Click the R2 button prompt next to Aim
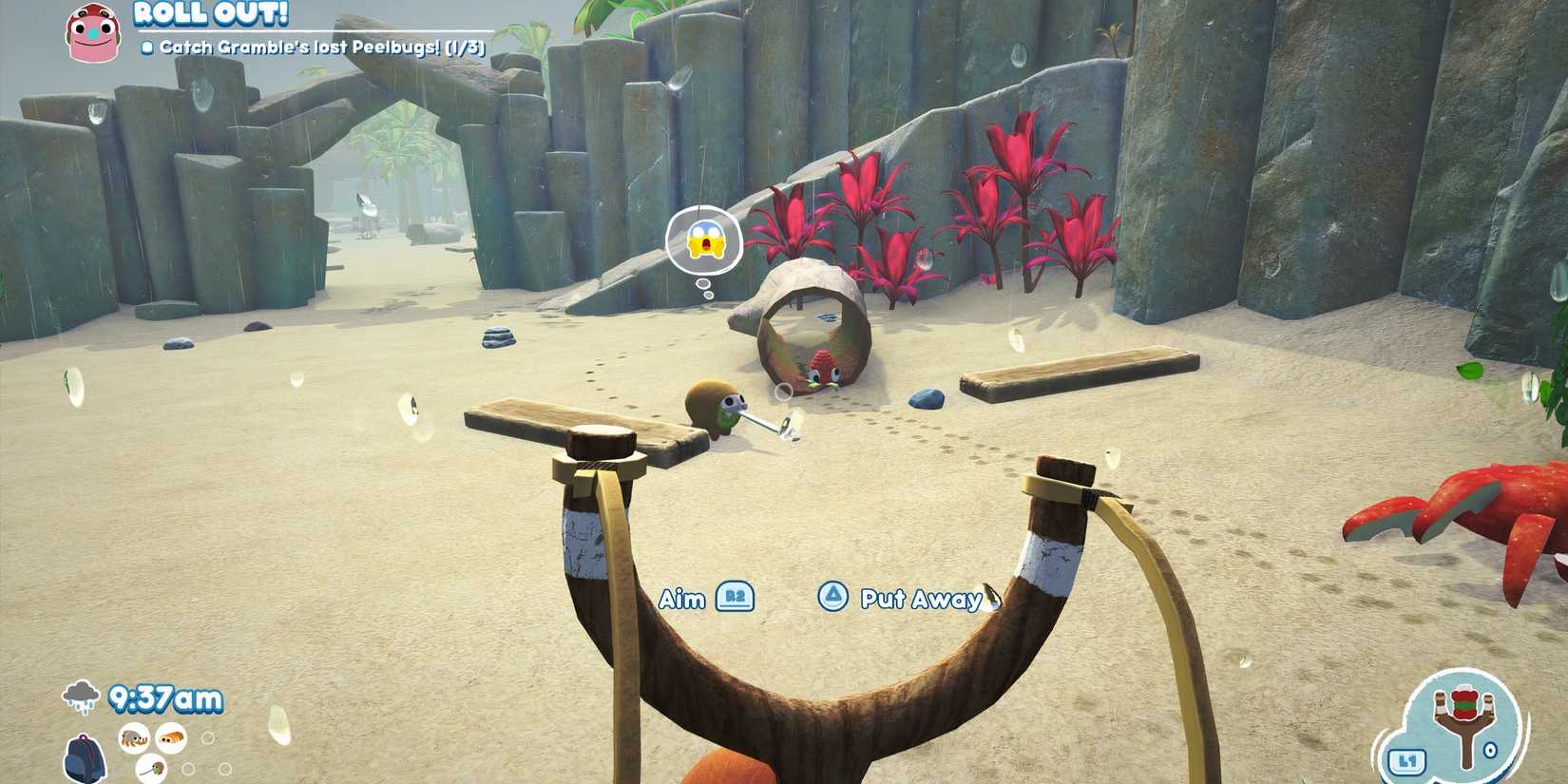The image size is (1568, 784). pos(733,599)
